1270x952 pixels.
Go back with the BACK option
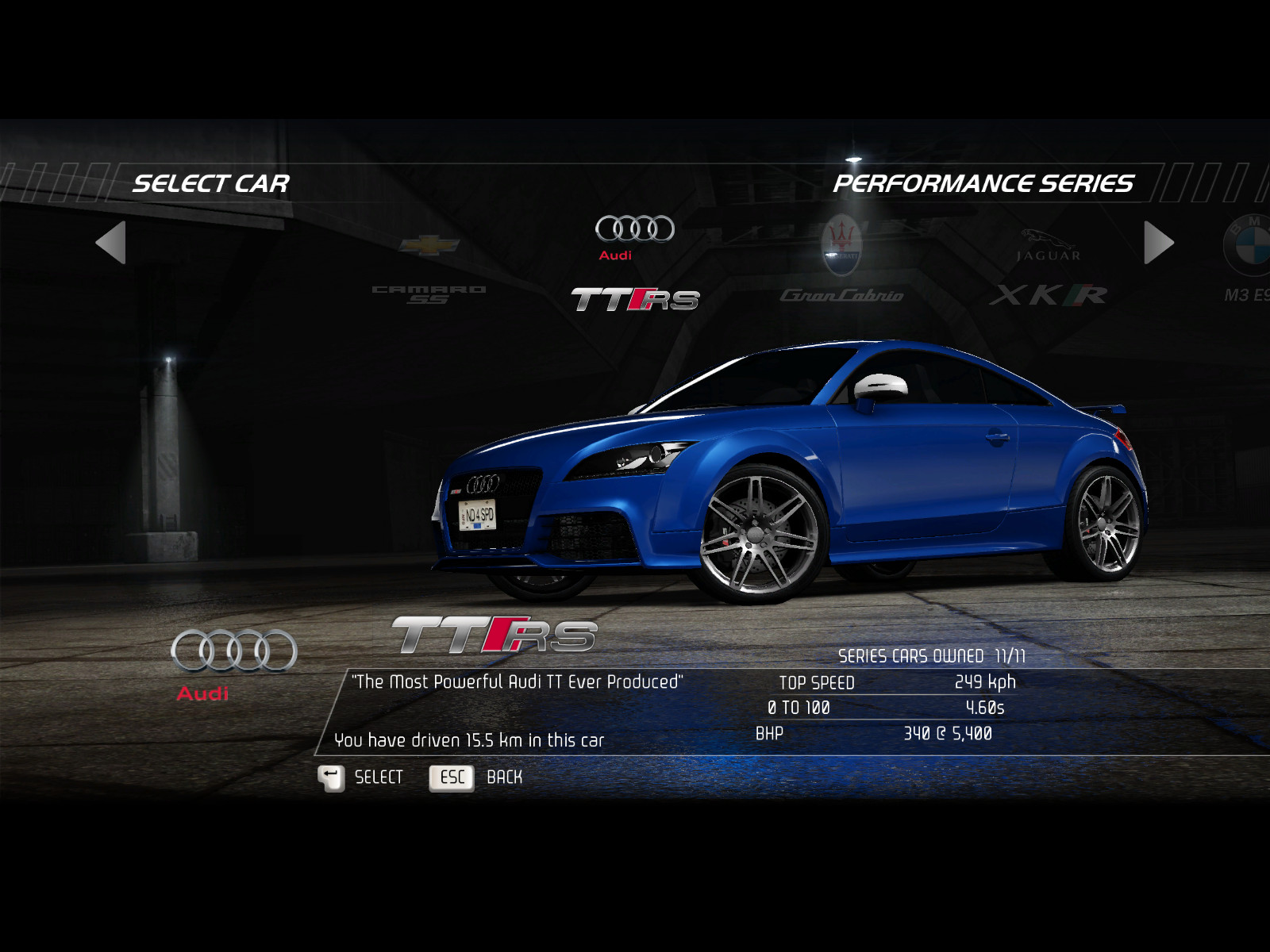[476, 777]
